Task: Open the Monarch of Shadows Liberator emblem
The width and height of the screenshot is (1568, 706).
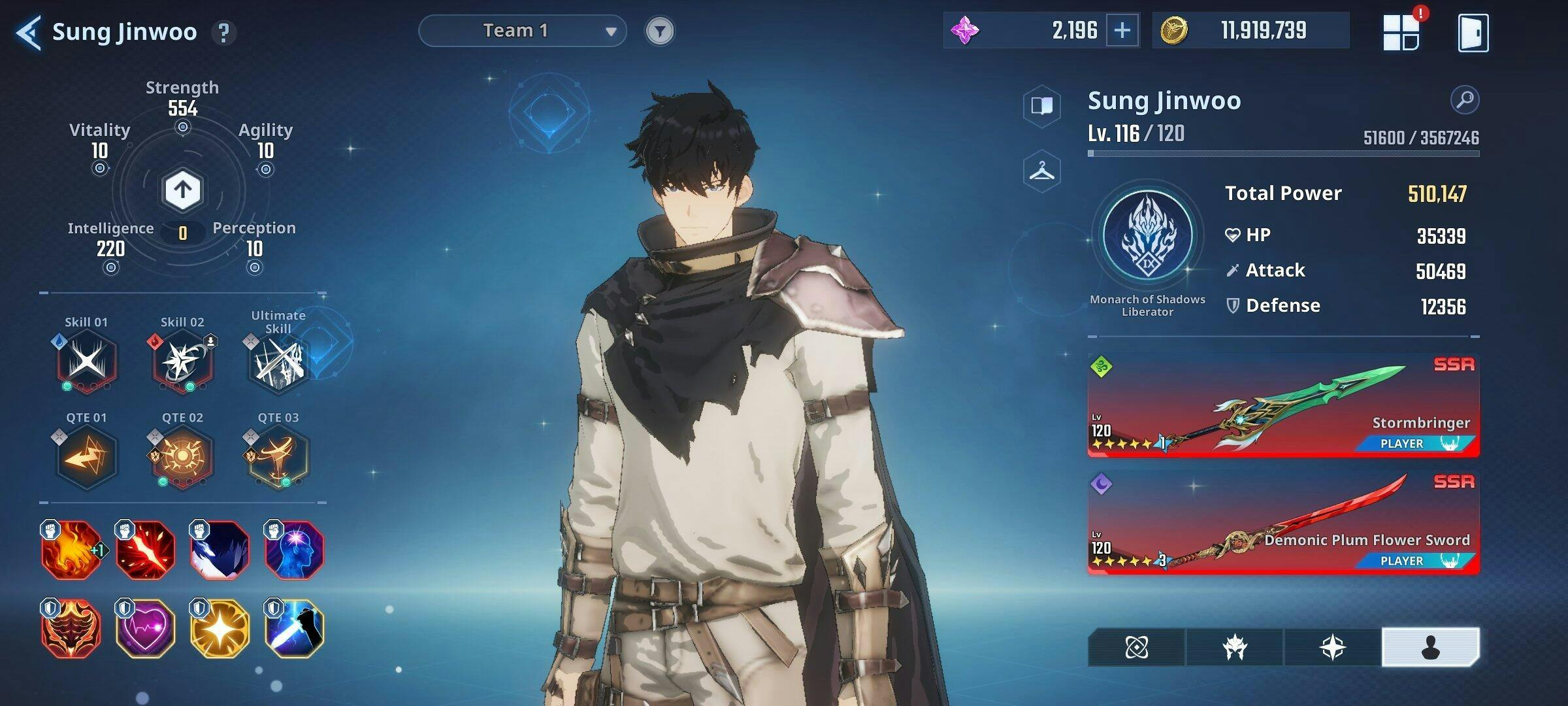Action: coord(1147,235)
